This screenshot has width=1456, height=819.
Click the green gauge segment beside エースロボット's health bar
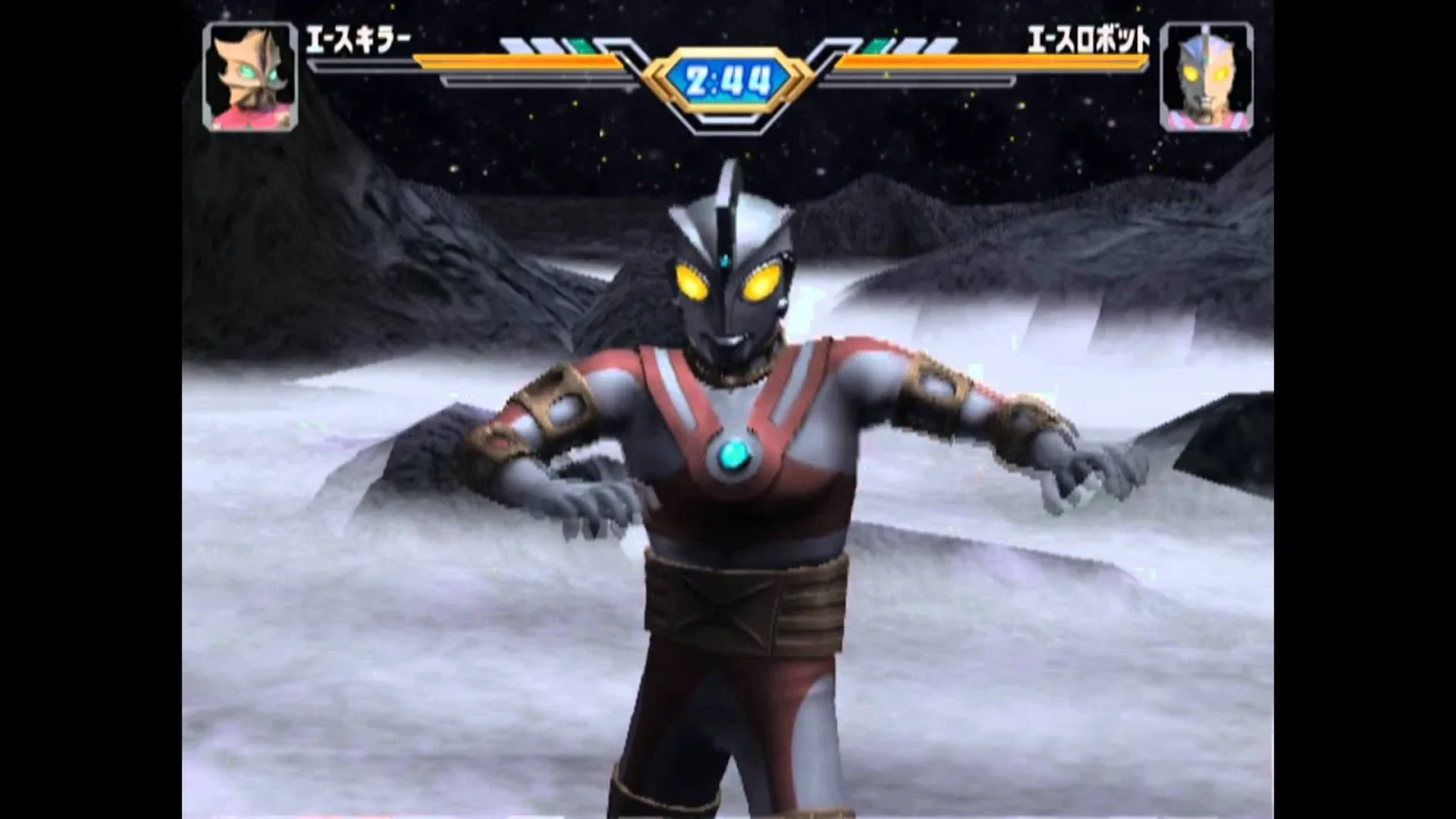[875, 45]
